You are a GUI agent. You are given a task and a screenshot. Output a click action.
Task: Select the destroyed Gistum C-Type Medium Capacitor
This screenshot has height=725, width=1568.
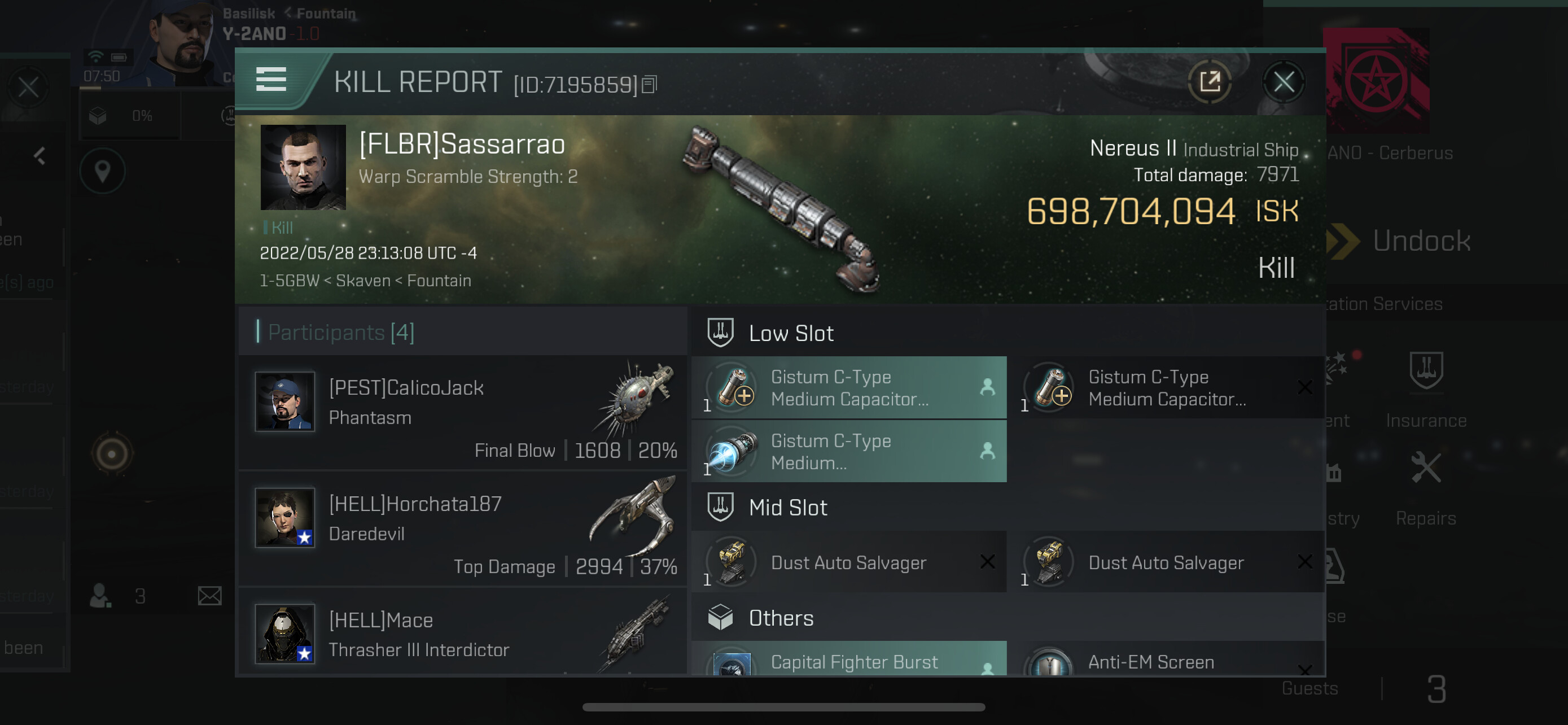[x=1166, y=388]
